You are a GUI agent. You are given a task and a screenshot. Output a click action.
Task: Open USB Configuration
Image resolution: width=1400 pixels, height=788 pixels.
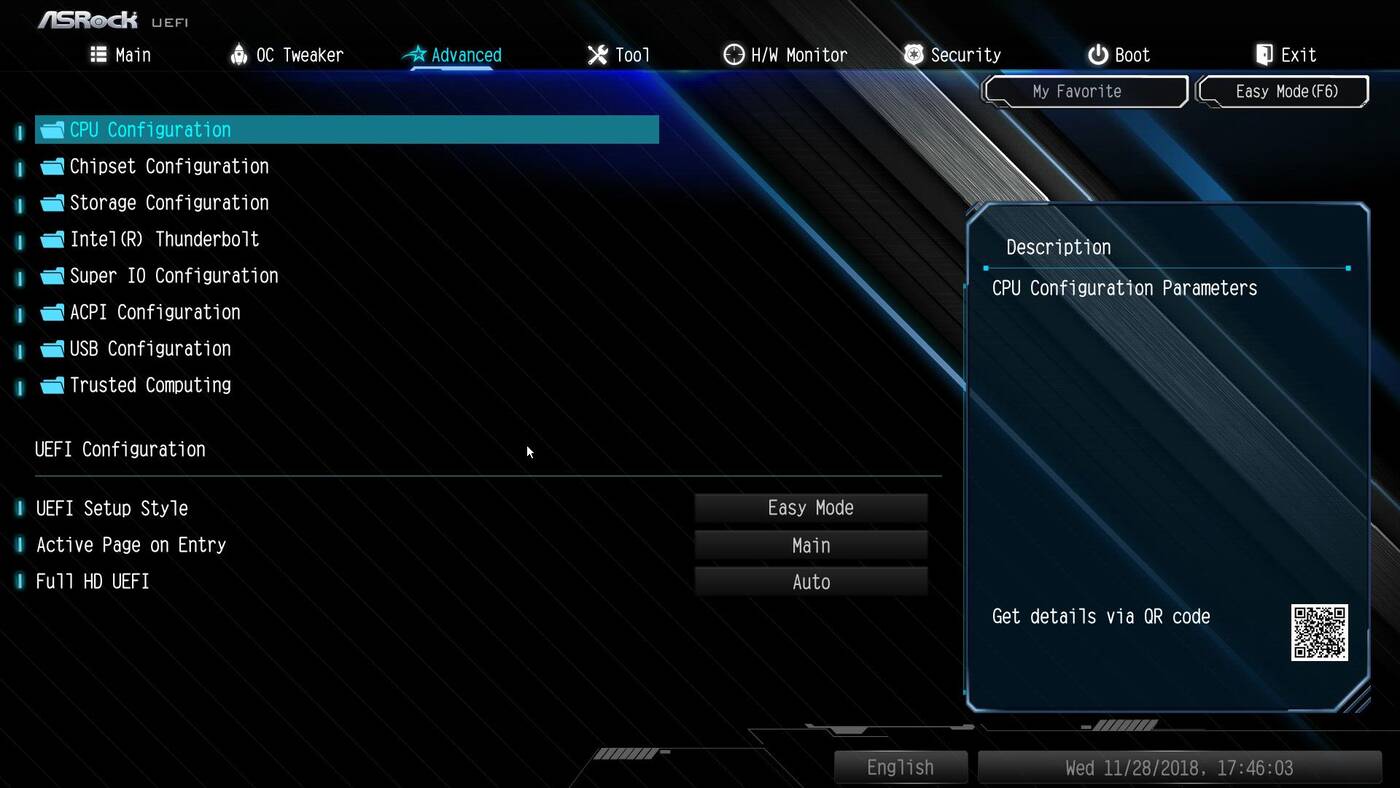tap(150, 349)
